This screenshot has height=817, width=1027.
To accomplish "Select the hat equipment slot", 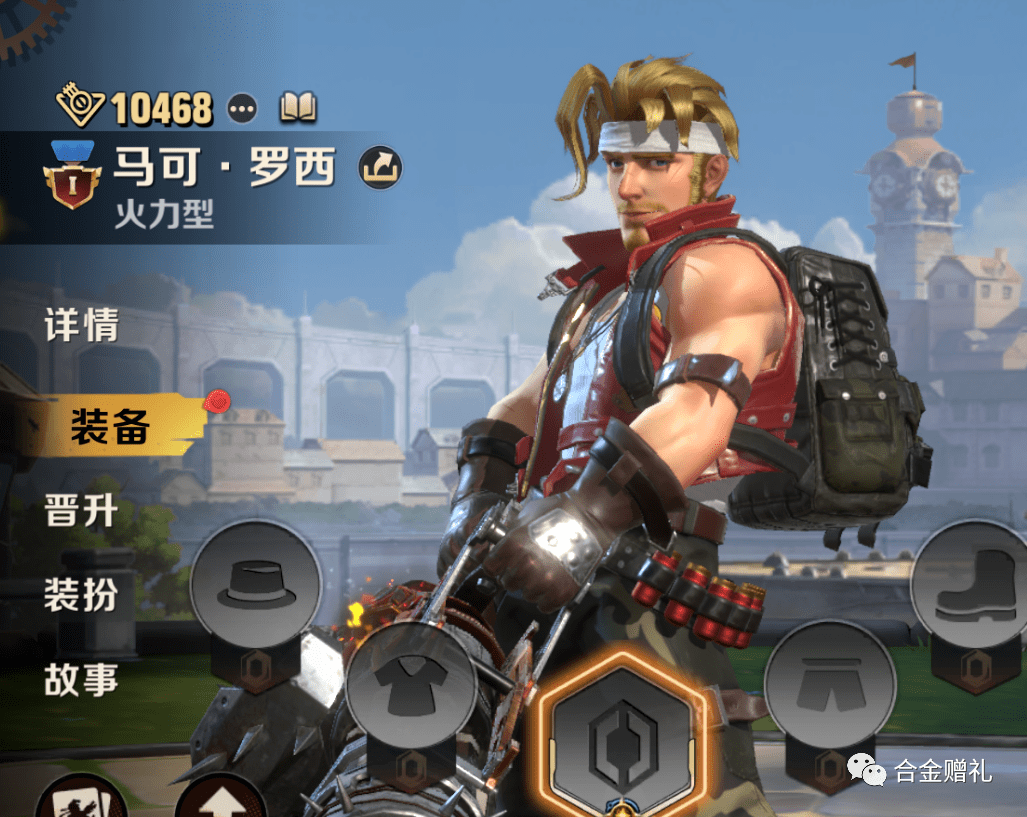I will 256,587.
